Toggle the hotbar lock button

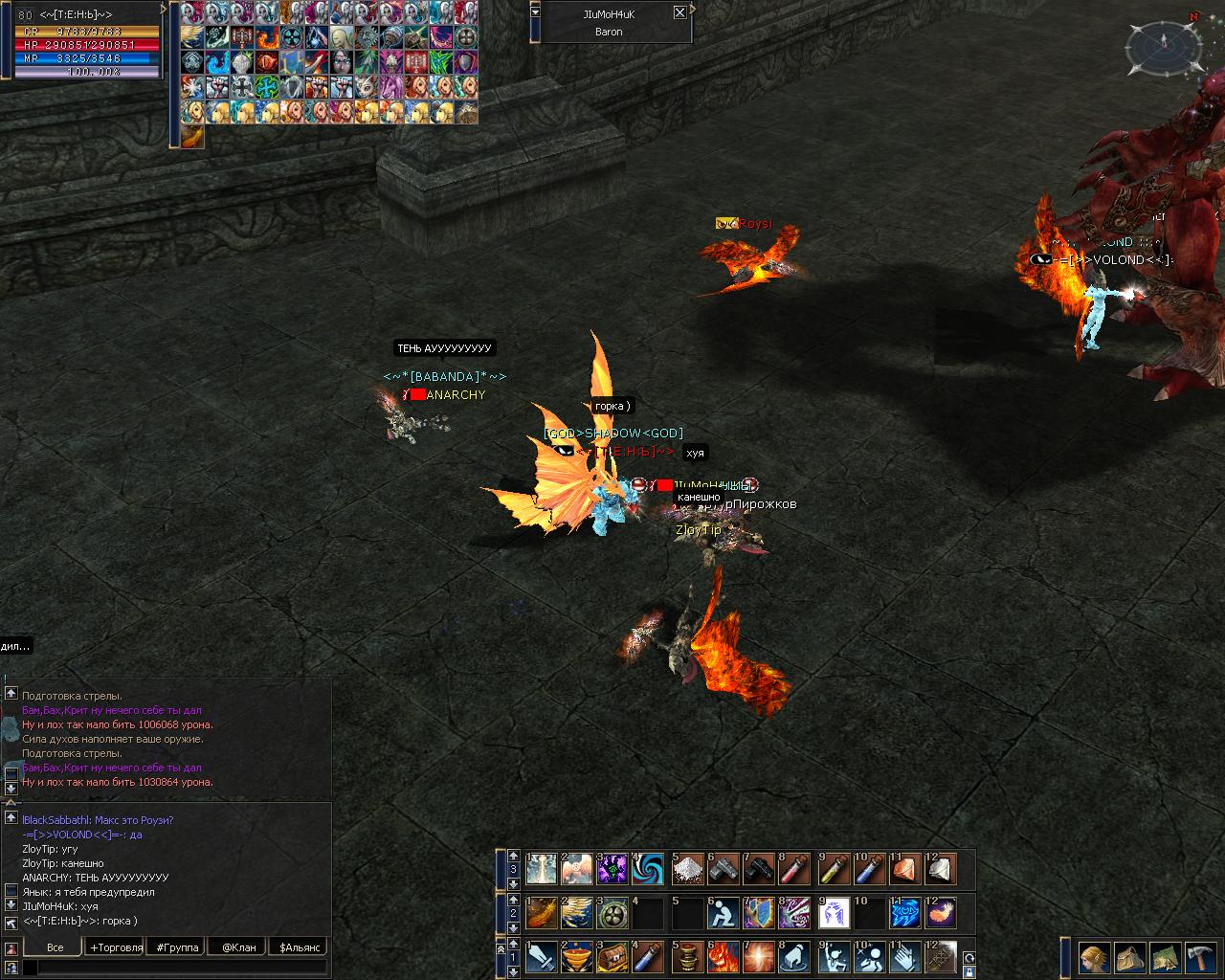click(968, 970)
